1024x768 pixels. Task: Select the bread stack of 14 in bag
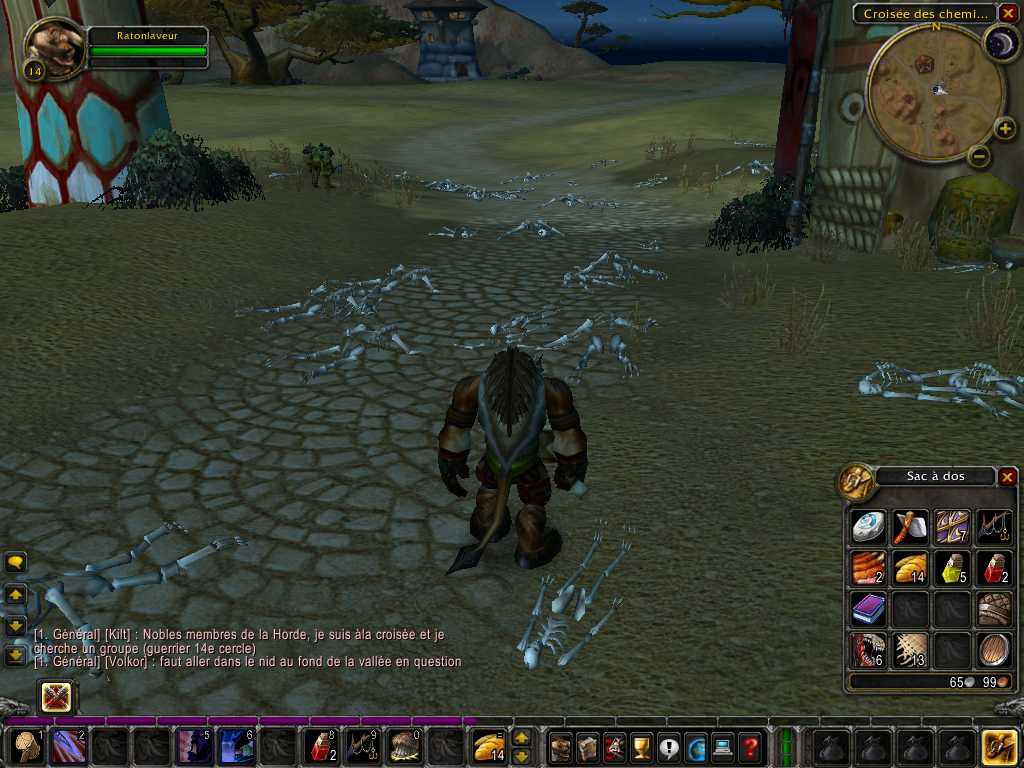click(910, 568)
